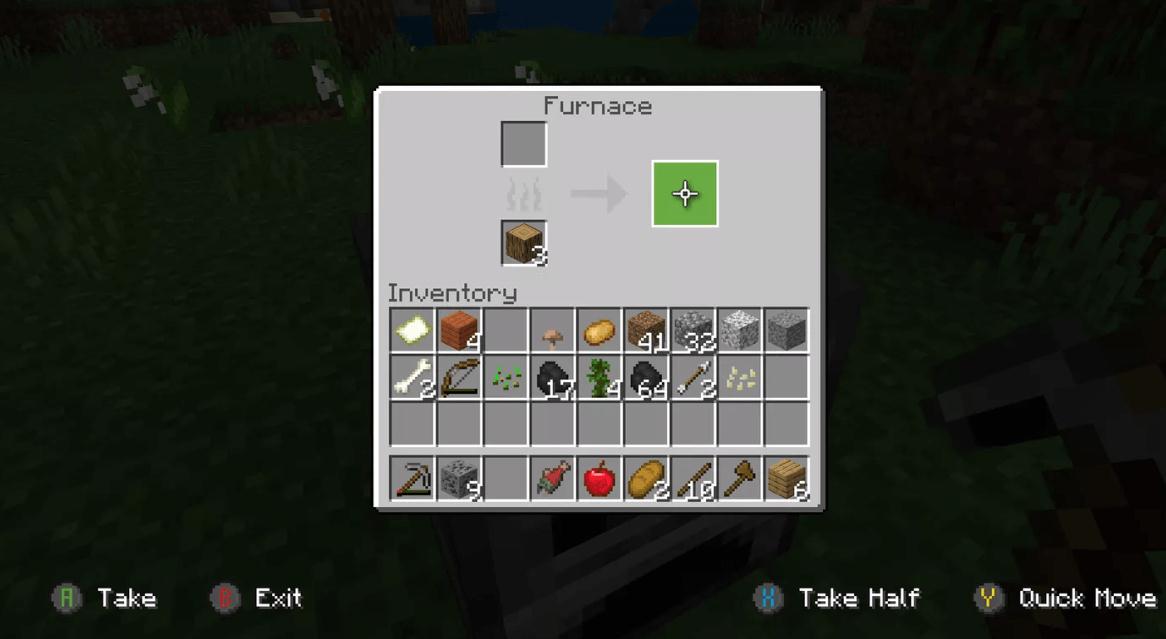The height and width of the screenshot is (639, 1166).
Task: Select the stack of 64 coal
Action: point(646,378)
